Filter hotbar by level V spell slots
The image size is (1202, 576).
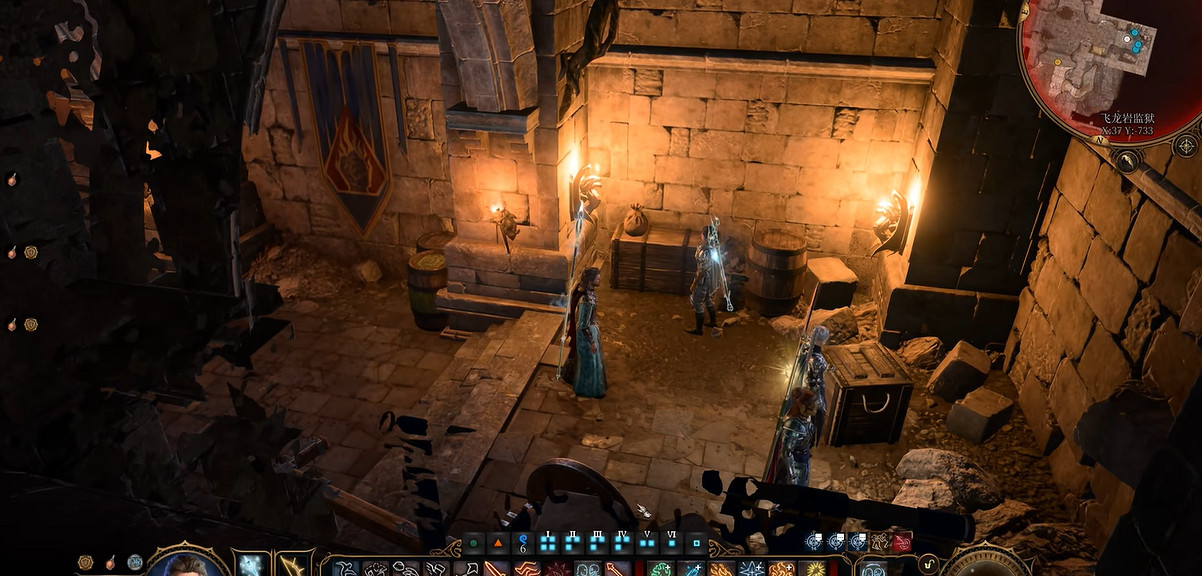[648, 543]
